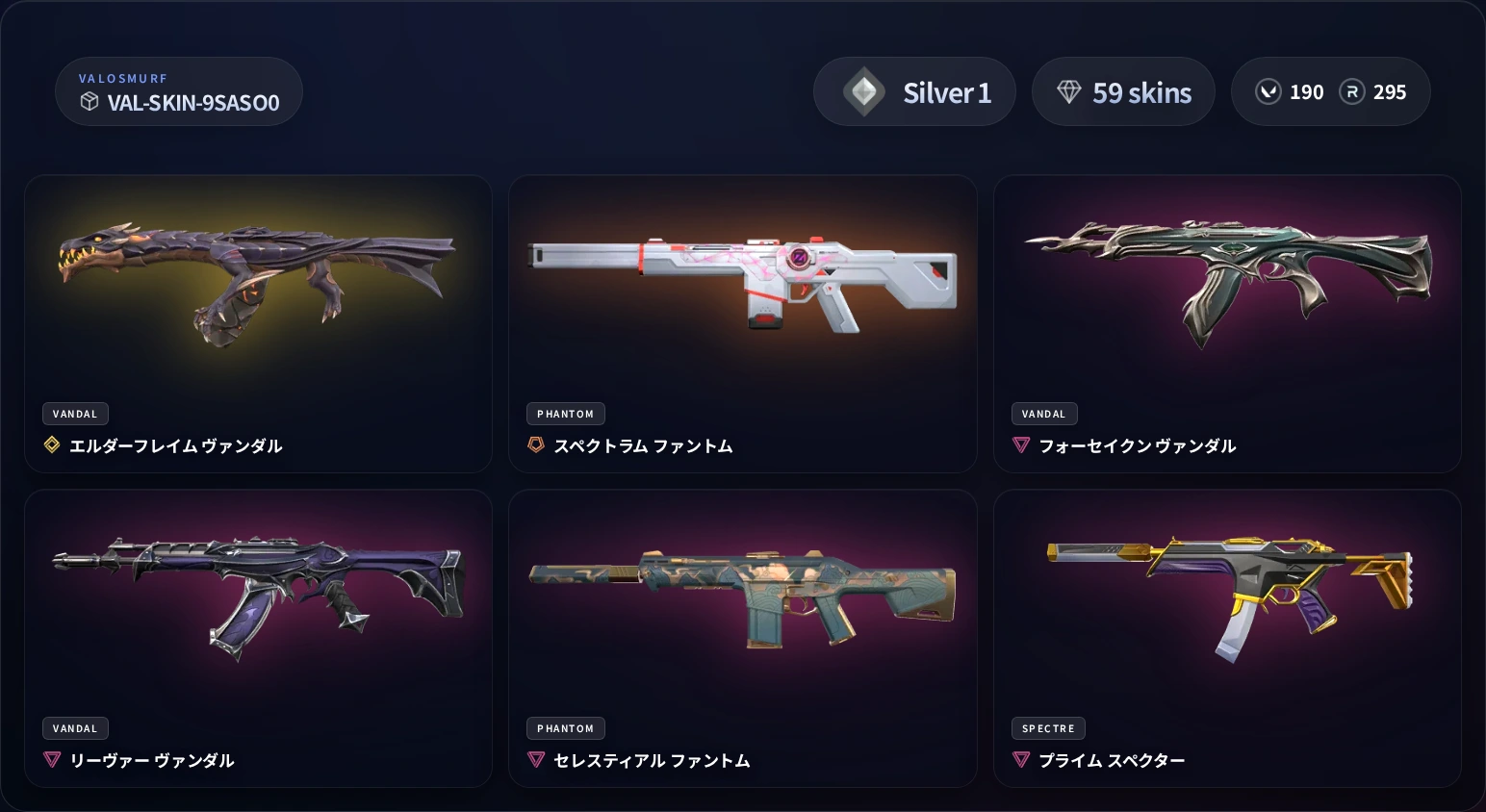Click the cube icon beside VAL-SKIN-9SASO0
This screenshot has height=812, width=1486.
90,102
